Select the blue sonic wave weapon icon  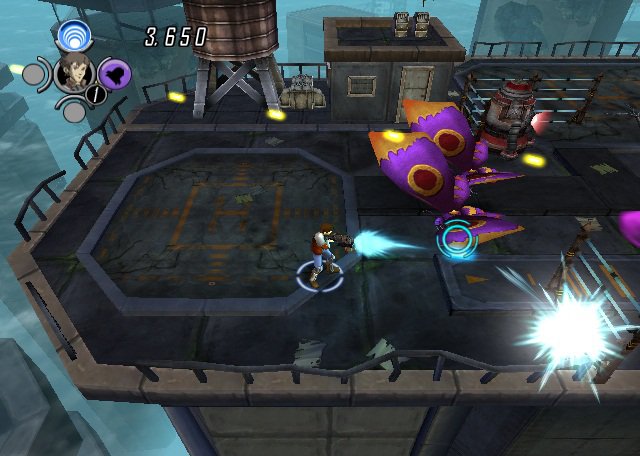tap(74, 37)
